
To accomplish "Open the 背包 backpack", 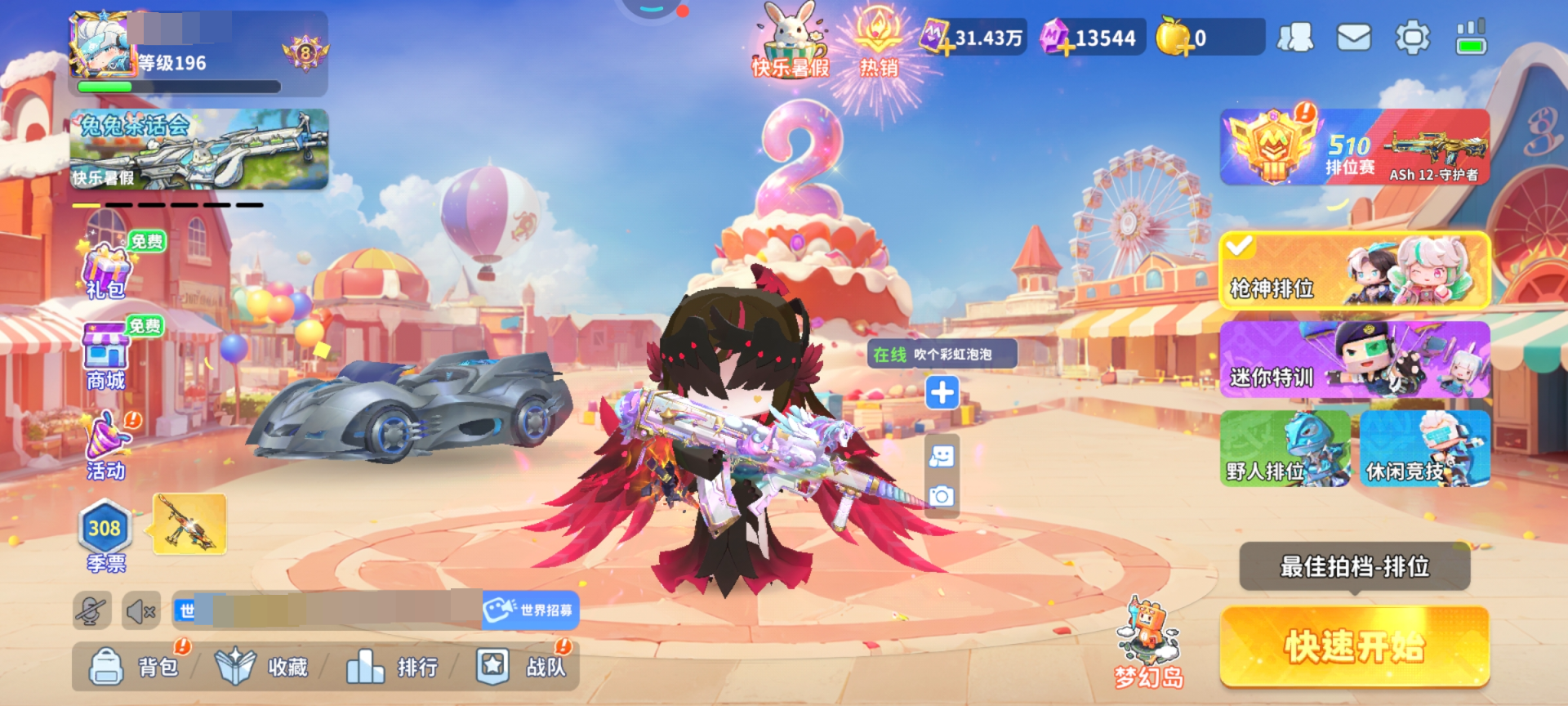I will pyautogui.click(x=135, y=667).
